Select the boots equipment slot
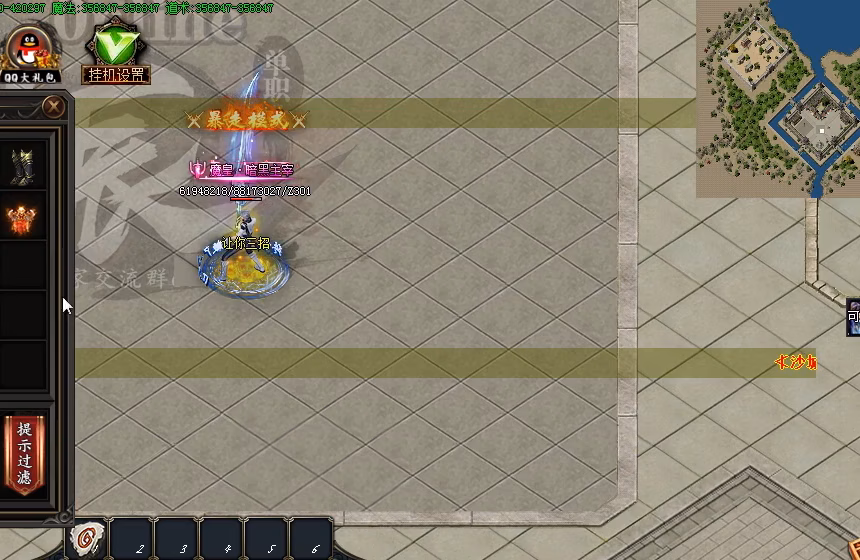The image size is (860, 560). pos(23,166)
